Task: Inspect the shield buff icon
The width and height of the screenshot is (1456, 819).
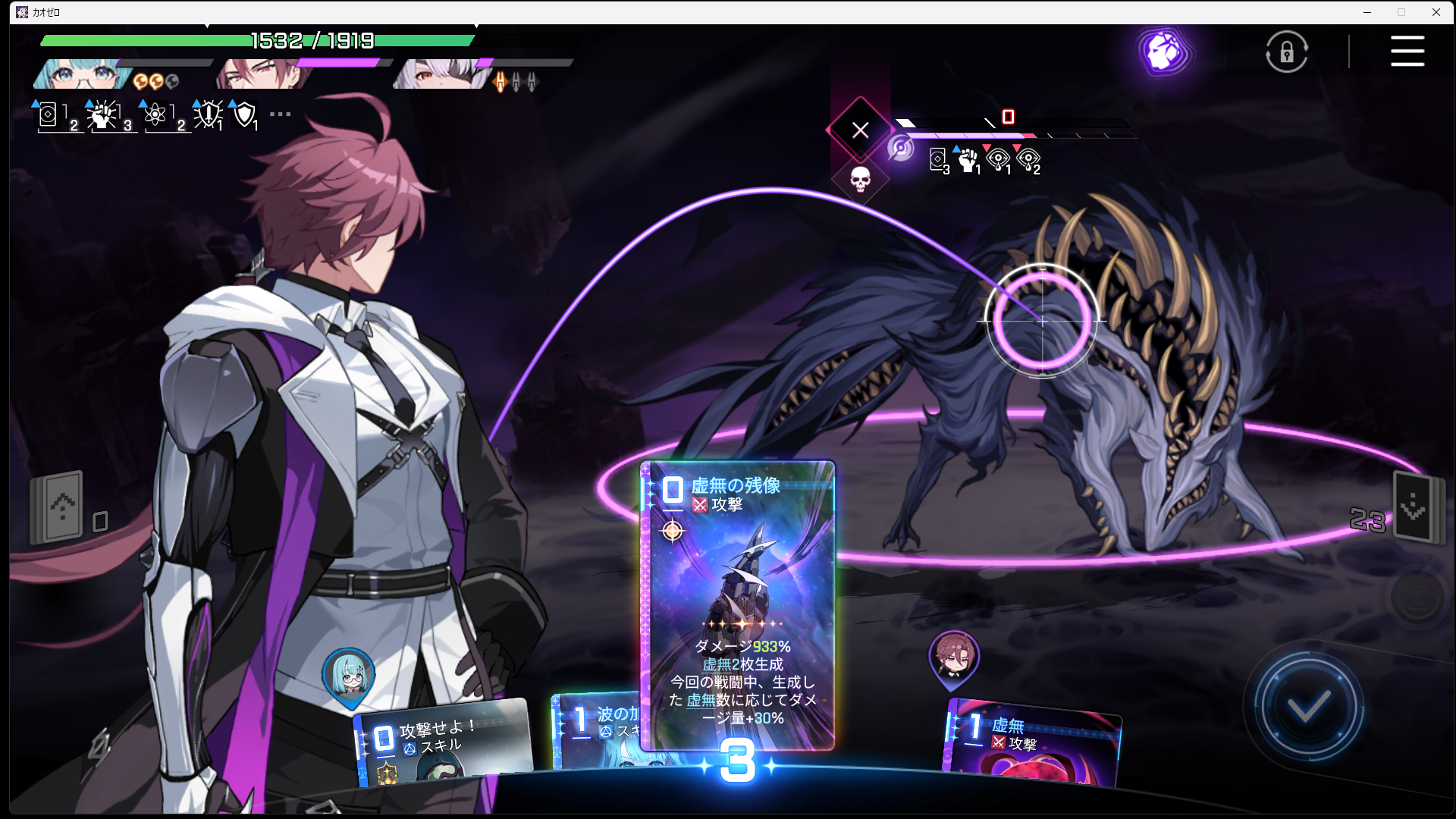Action: tap(244, 115)
